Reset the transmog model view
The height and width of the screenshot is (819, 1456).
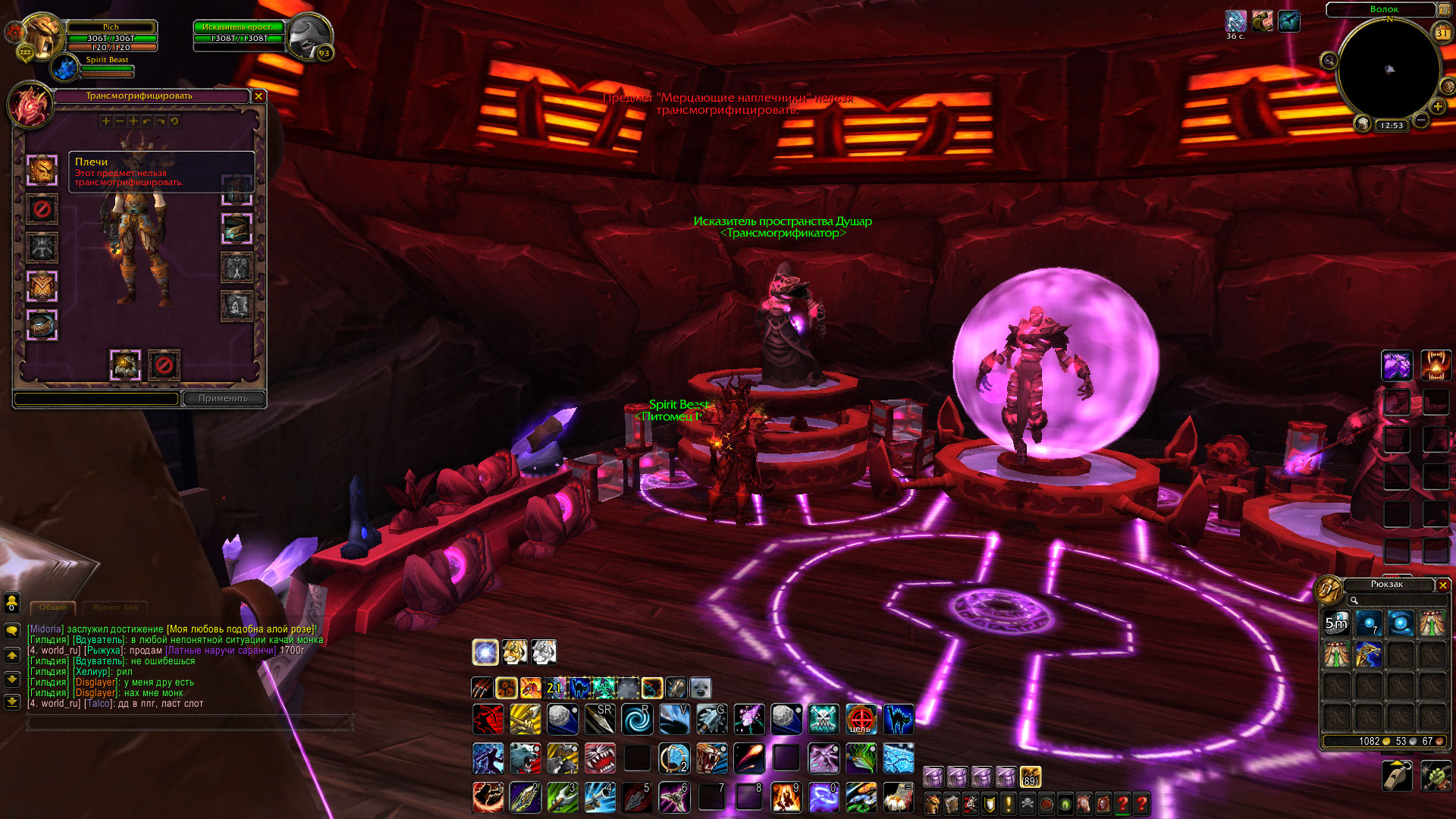174,121
